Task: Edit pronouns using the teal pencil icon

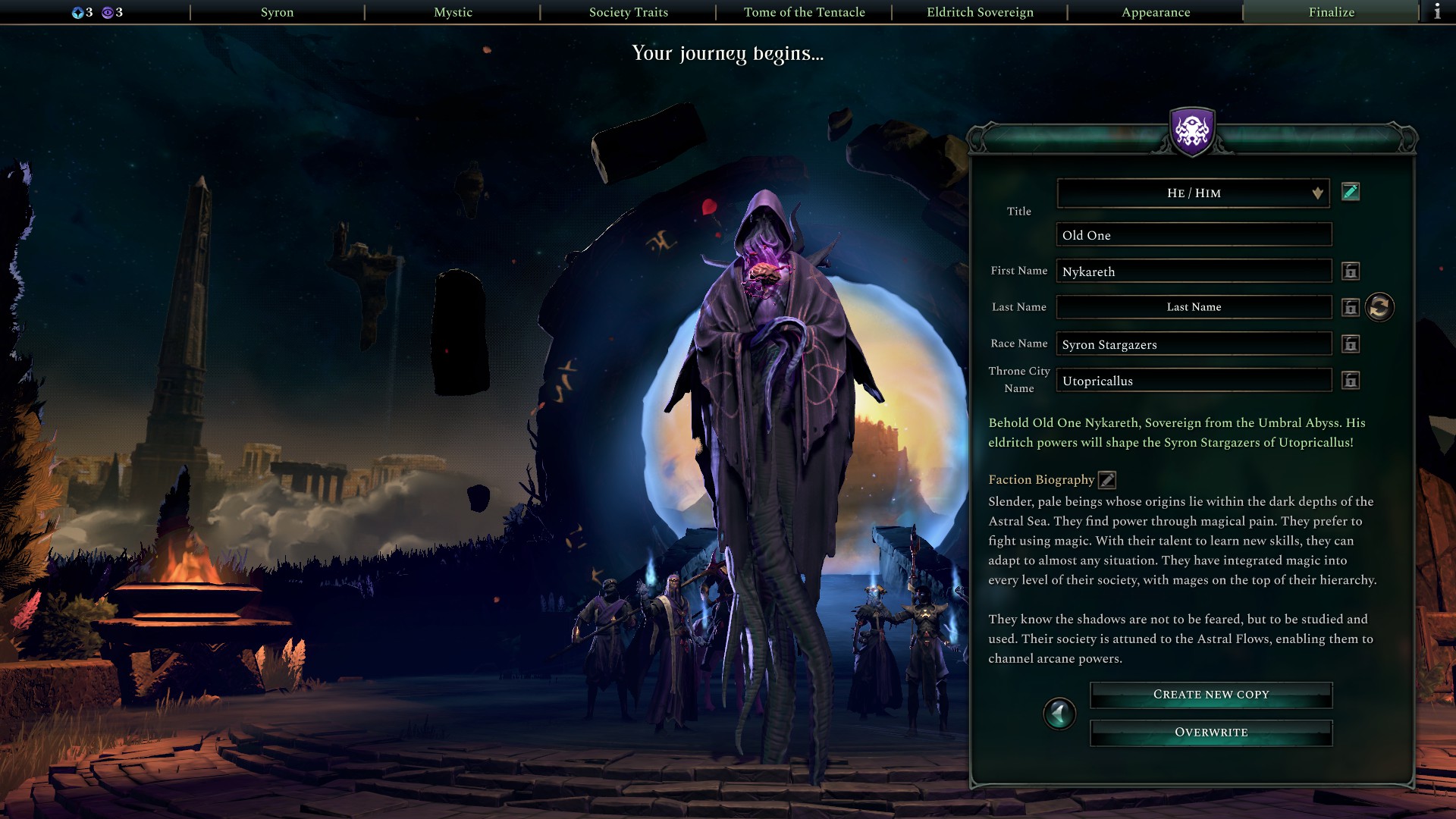Action: tap(1351, 193)
